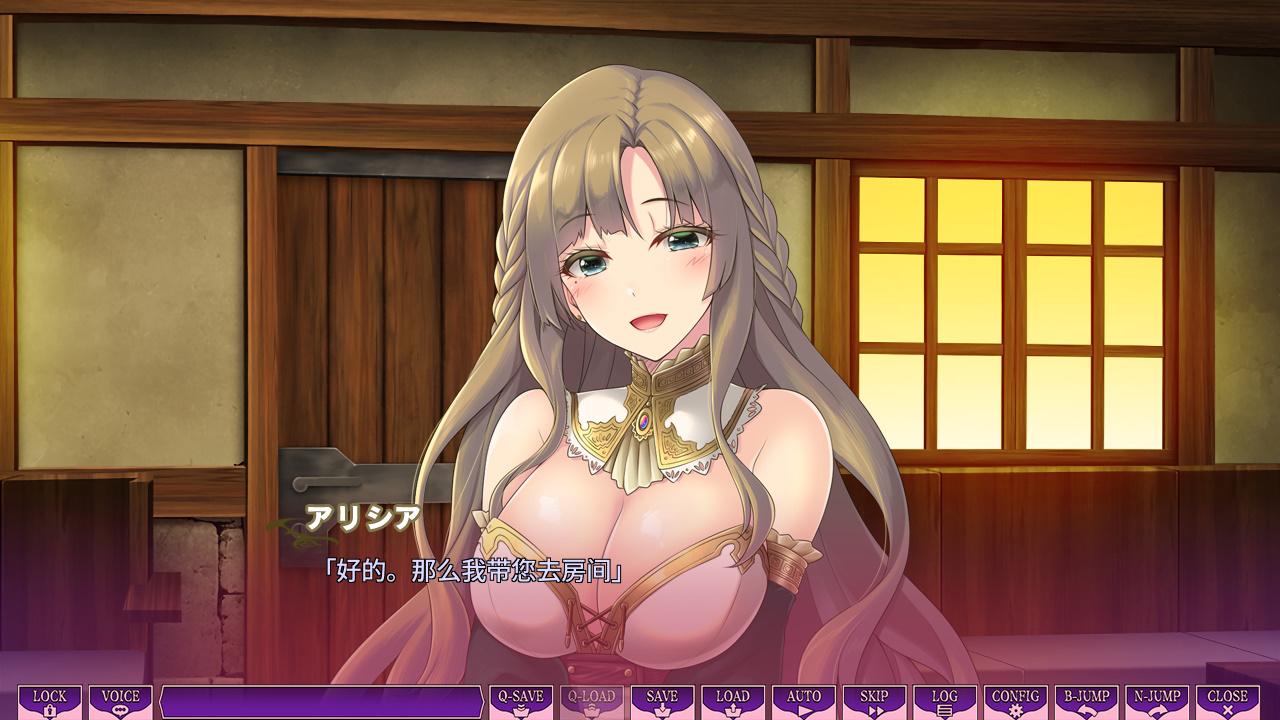
Task: Click the LOCK button
Action: click(x=50, y=702)
